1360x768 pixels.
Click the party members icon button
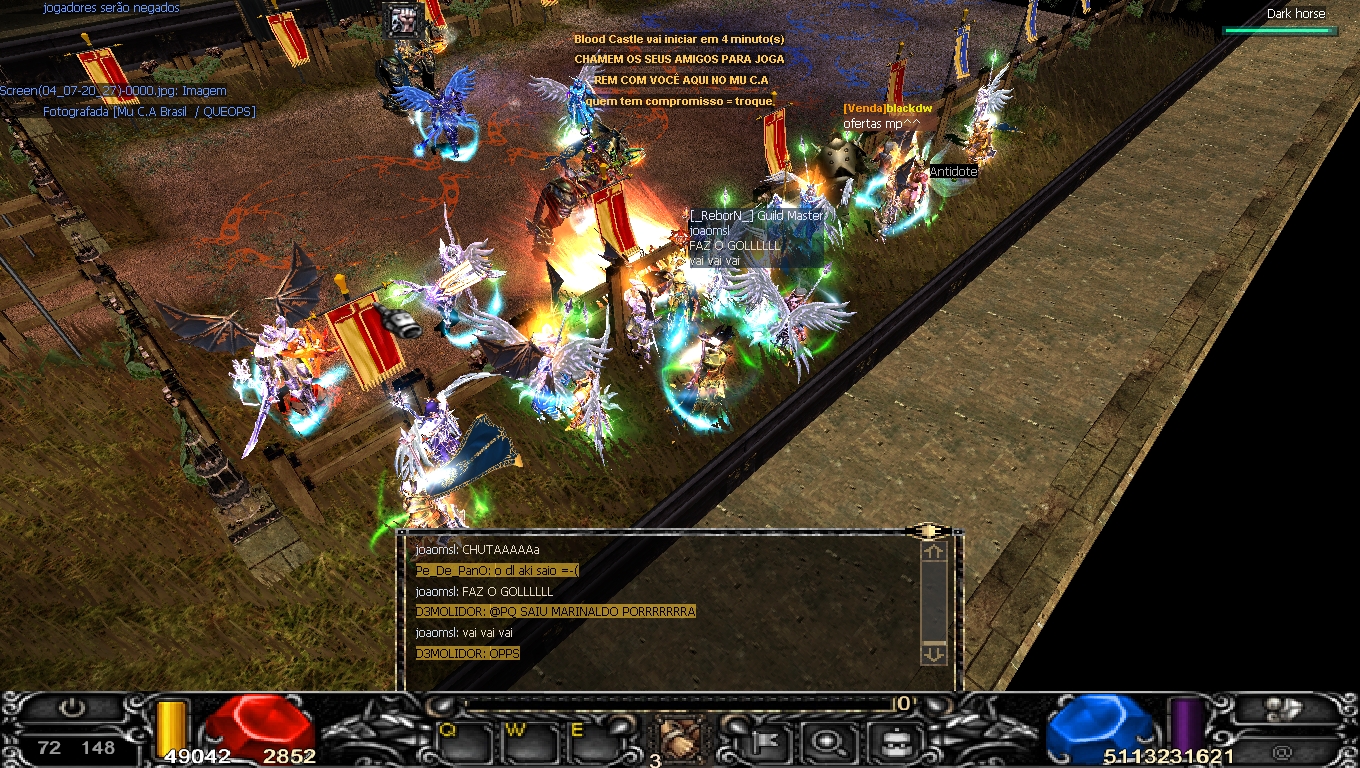1283,709
